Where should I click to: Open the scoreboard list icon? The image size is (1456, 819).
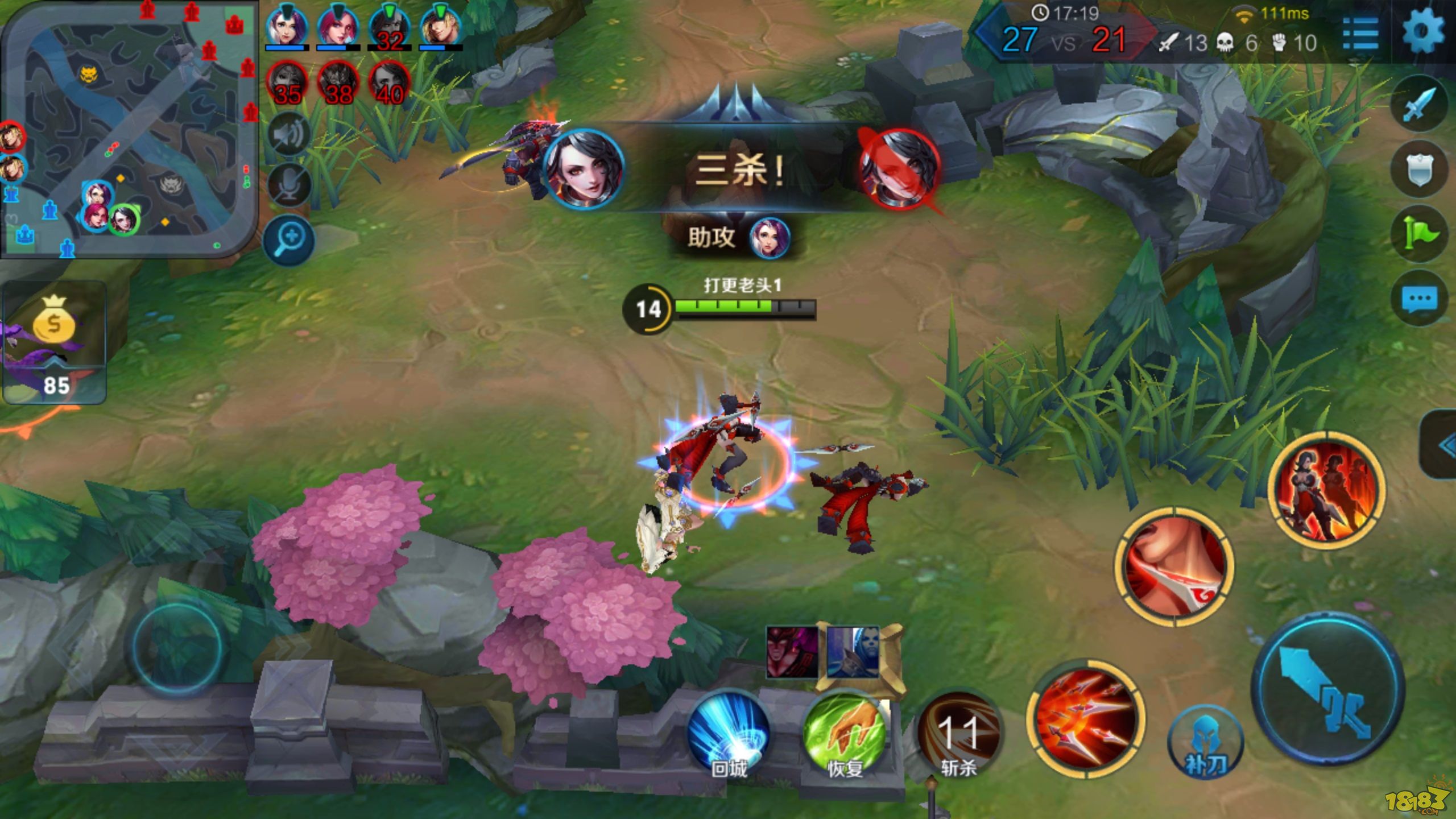1360,34
